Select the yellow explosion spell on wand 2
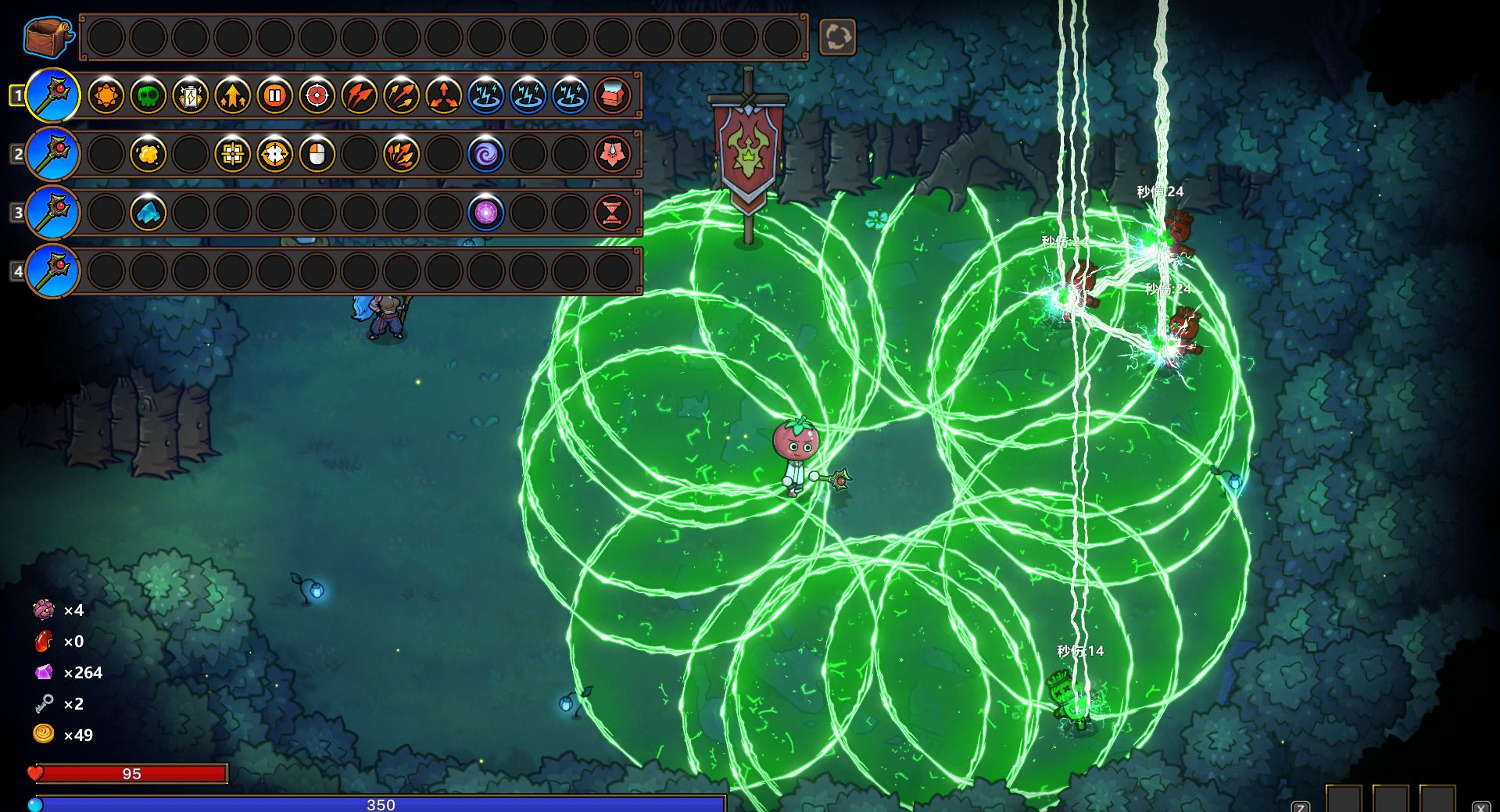The height and width of the screenshot is (812, 1500). [148, 155]
